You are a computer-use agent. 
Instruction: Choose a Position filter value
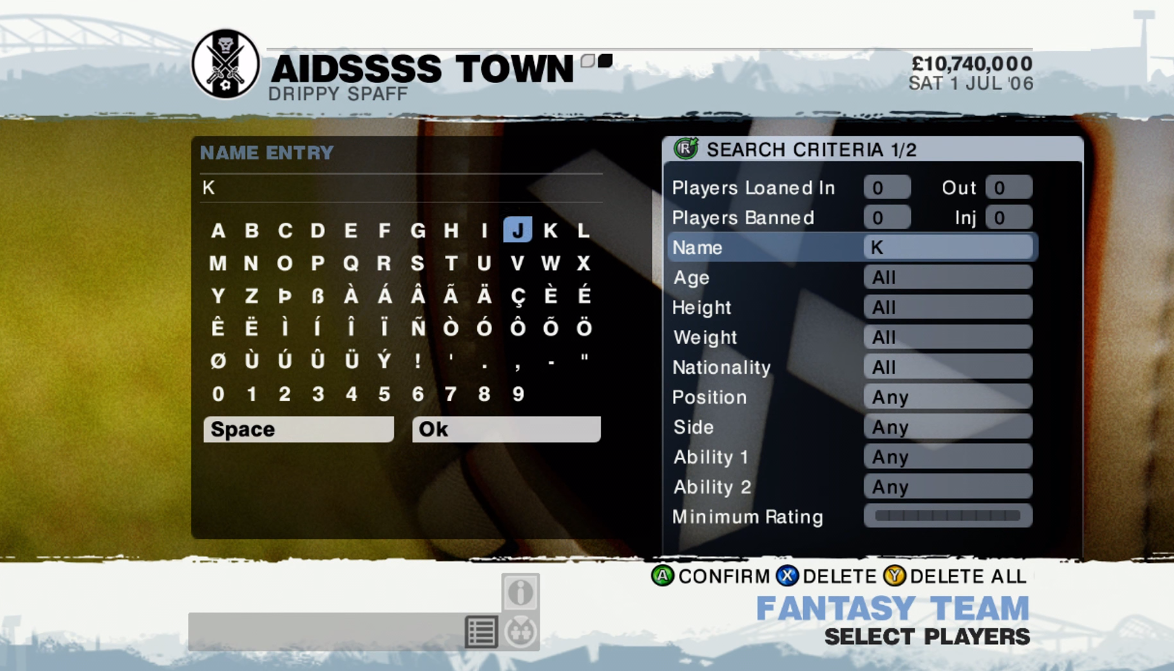(947, 397)
